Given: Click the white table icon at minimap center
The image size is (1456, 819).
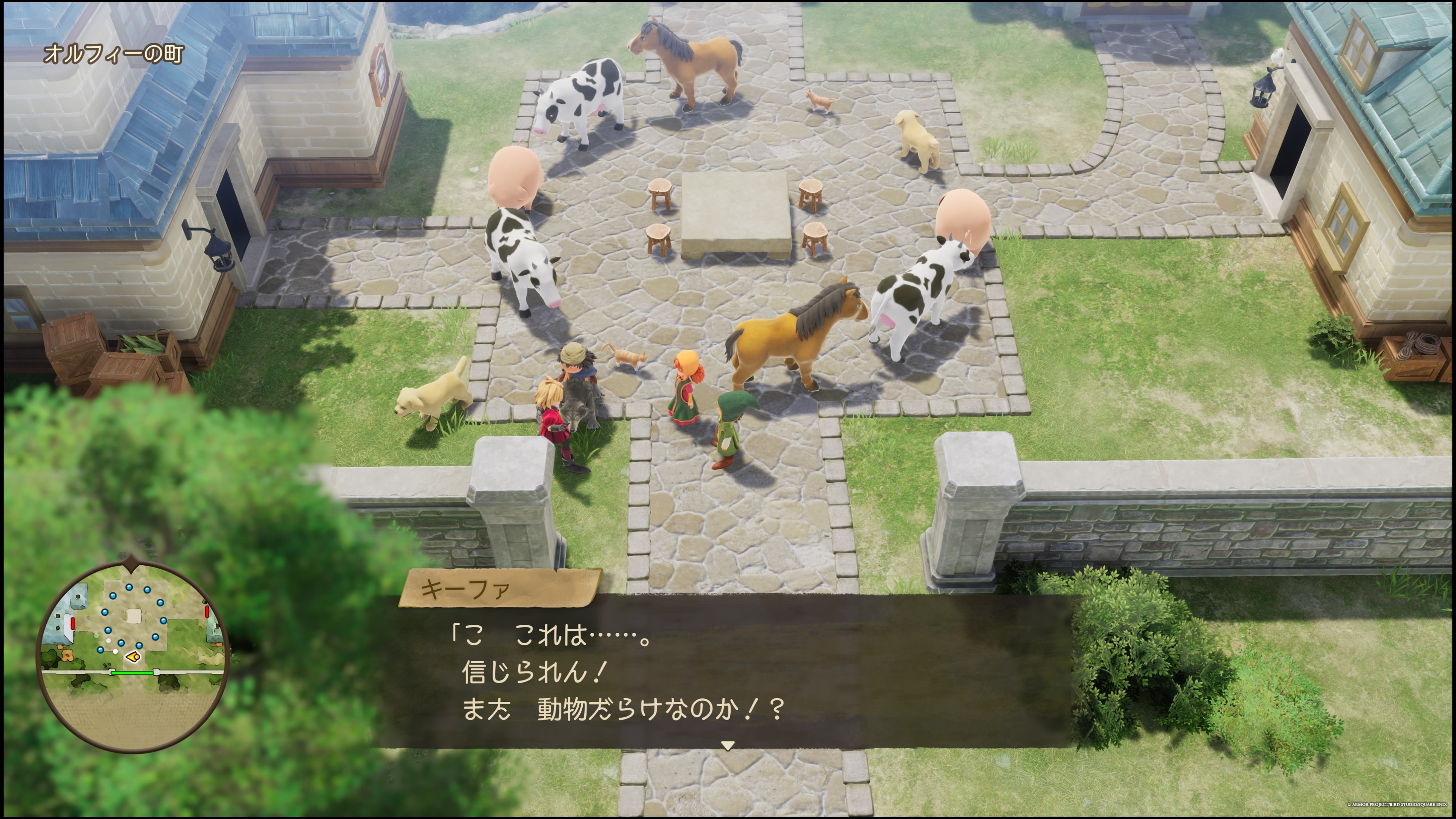Looking at the screenshot, I should click(134, 616).
